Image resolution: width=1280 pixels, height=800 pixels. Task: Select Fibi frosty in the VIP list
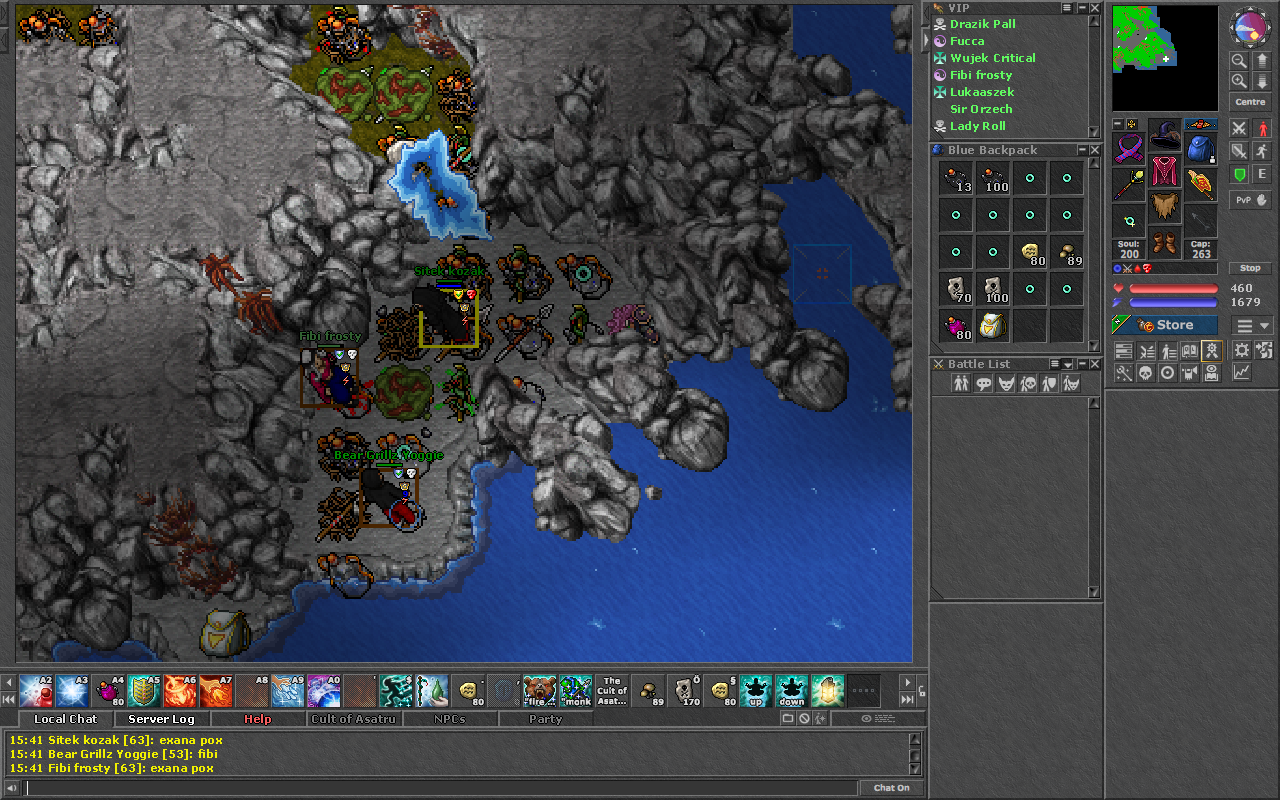click(x=980, y=75)
